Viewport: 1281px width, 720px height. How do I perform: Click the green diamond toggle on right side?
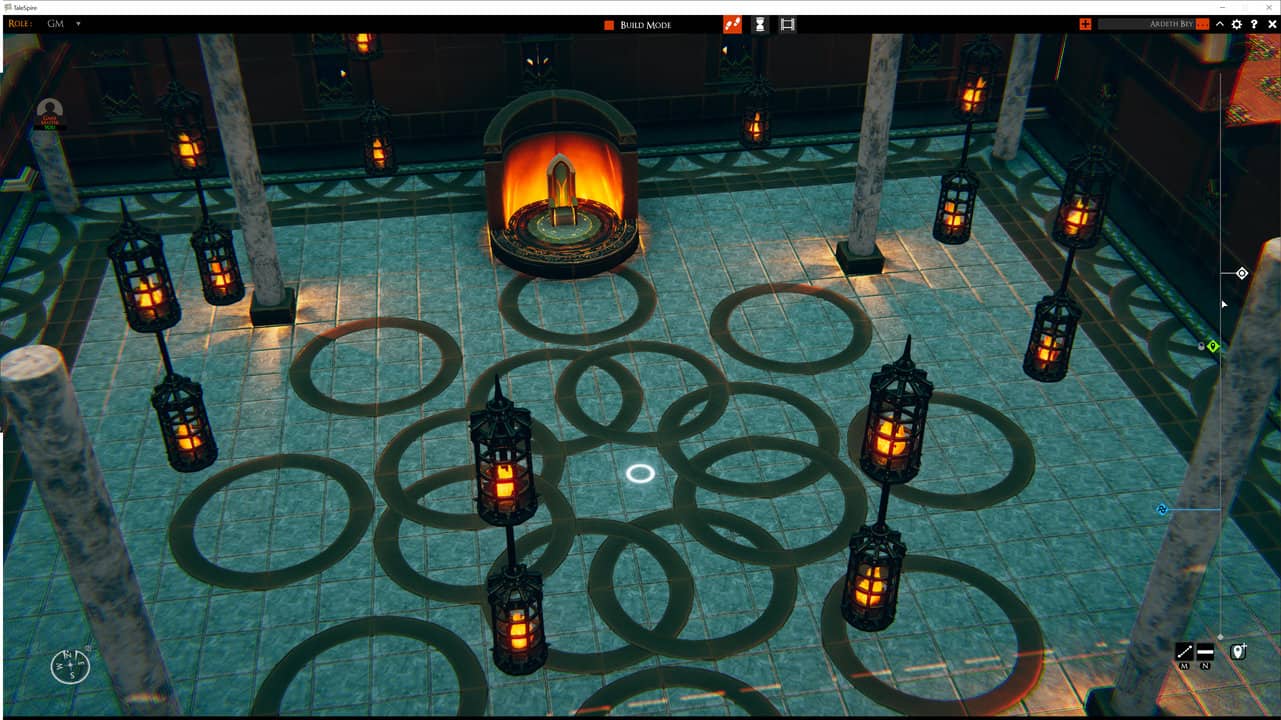point(1214,345)
